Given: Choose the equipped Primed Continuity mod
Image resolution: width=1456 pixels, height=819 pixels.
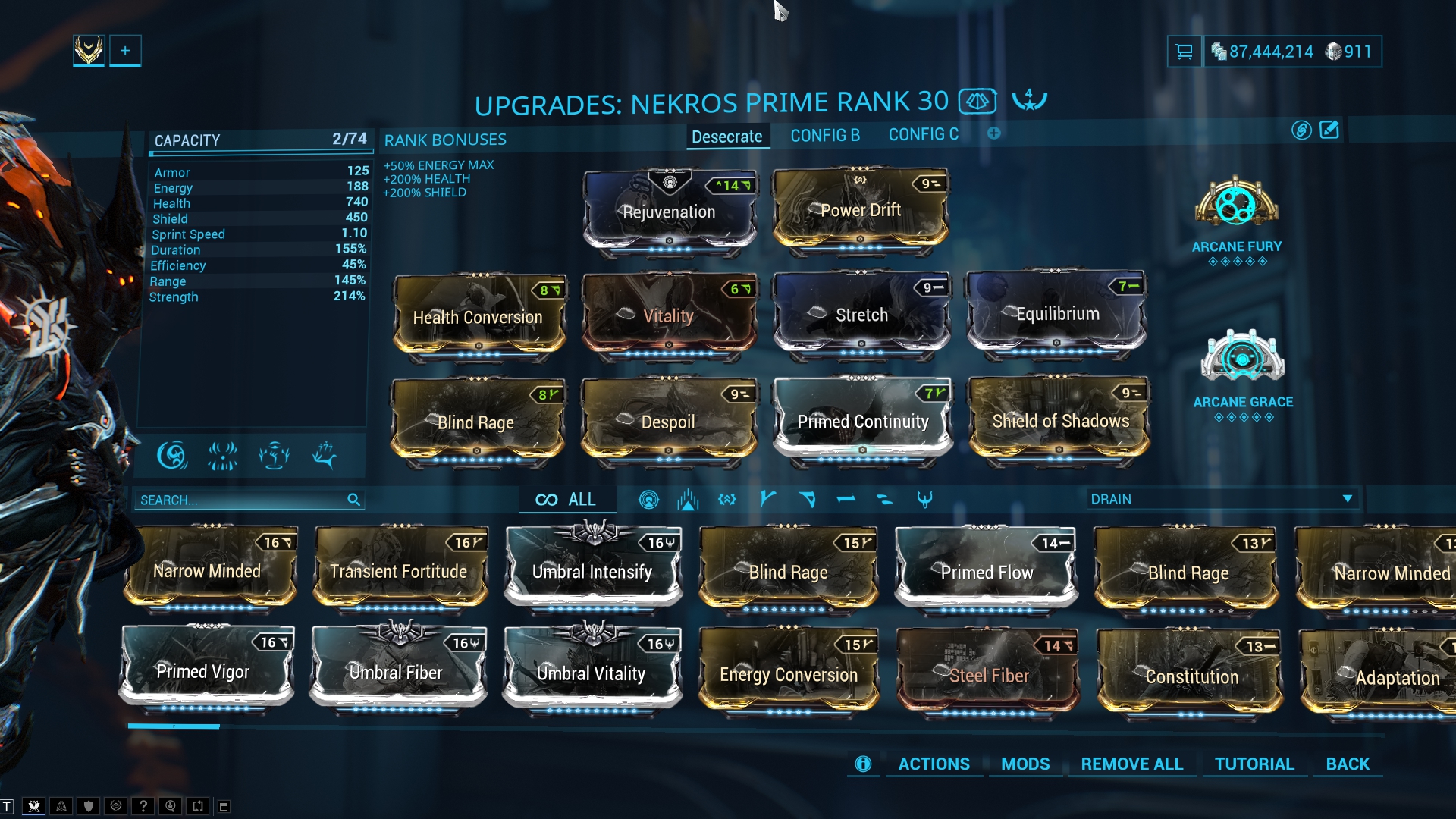Looking at the screenshot, I should pos(862,421).
